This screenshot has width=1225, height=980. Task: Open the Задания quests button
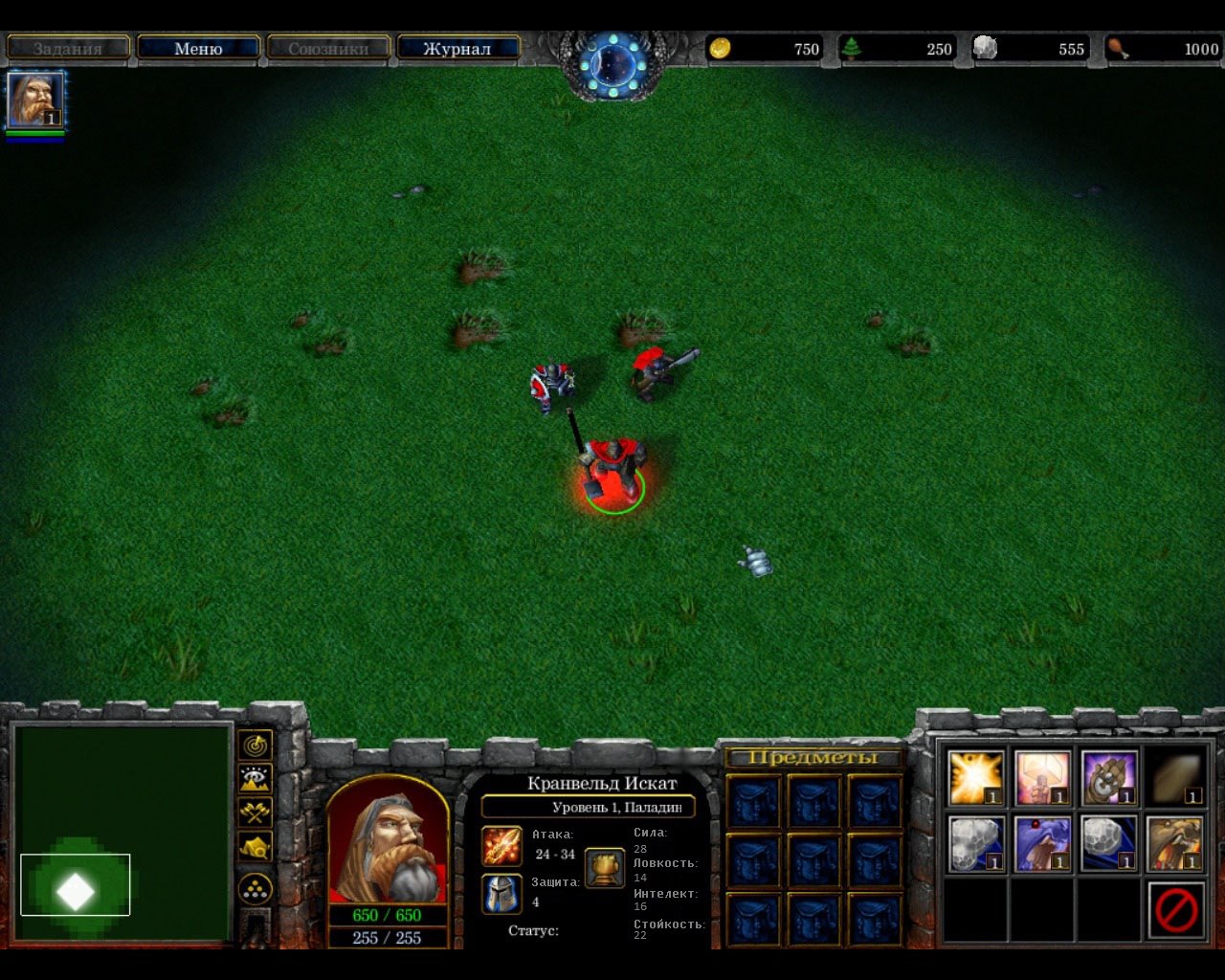(67, 48)
